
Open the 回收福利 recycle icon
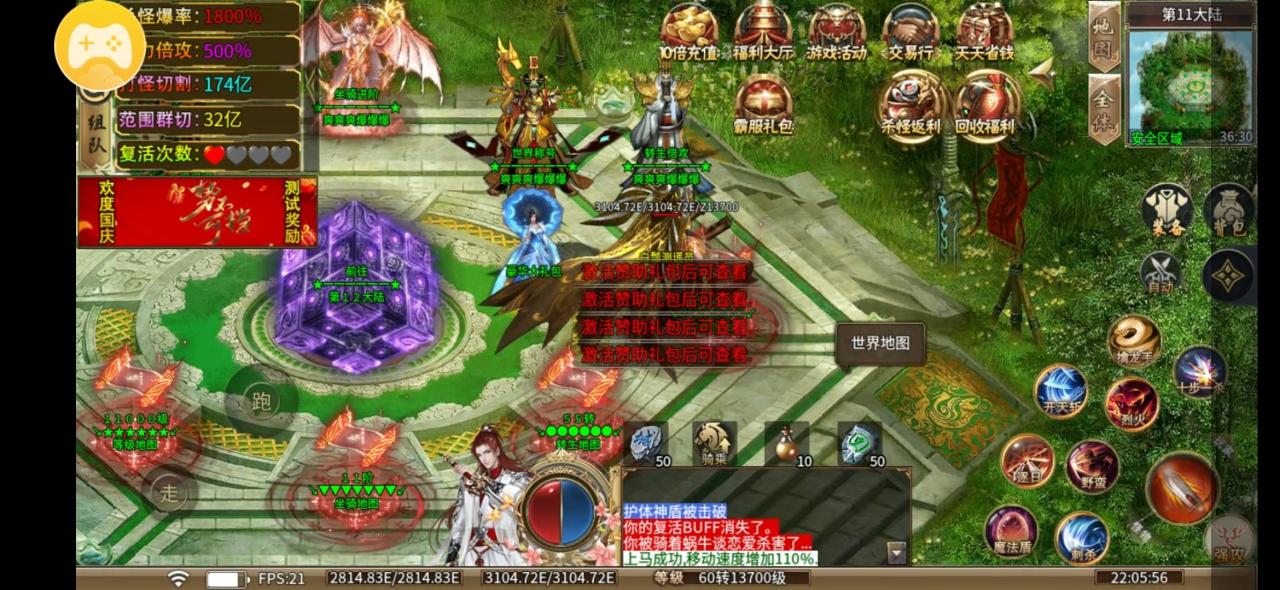pos(985,104)
